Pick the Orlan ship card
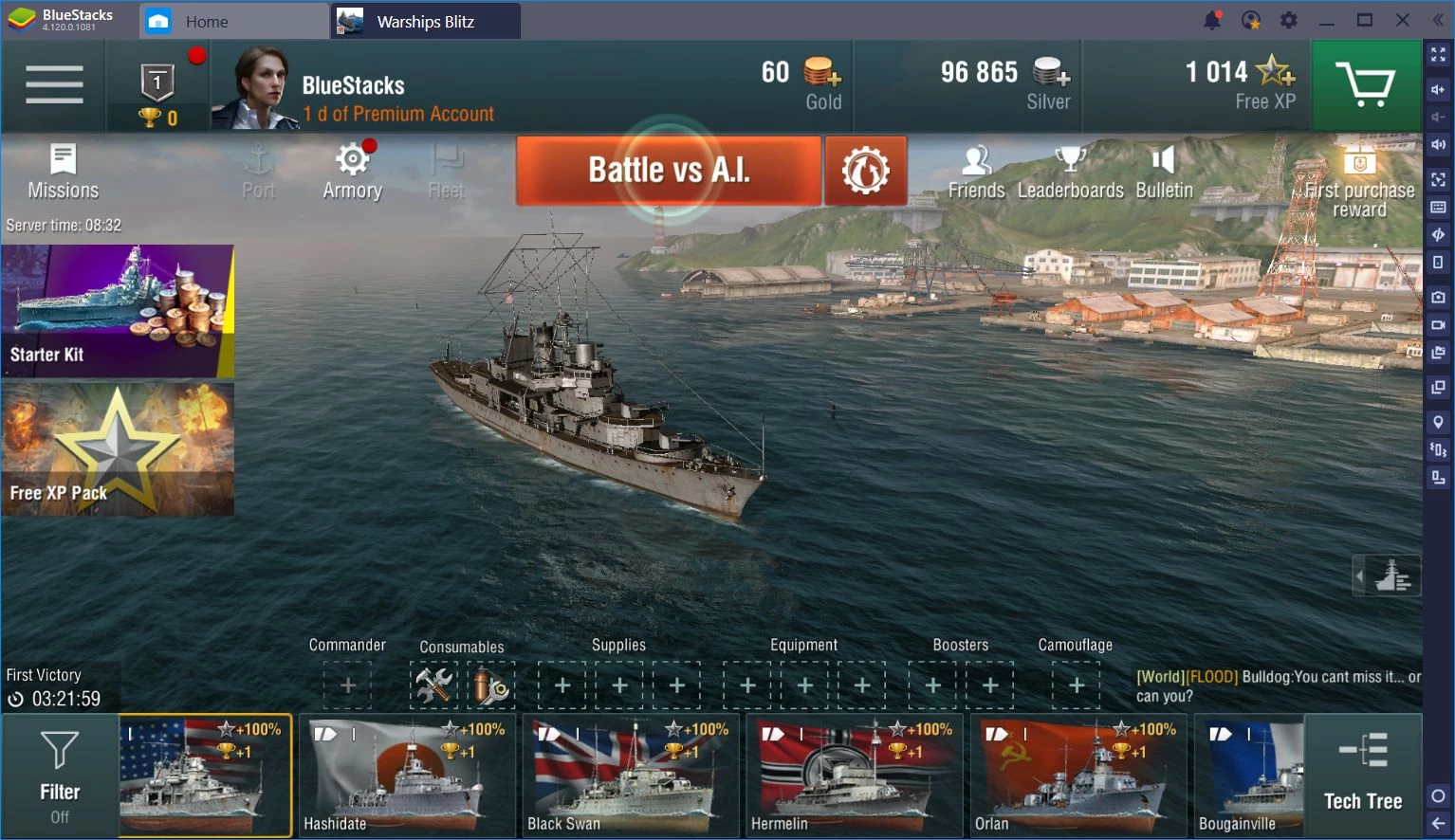The image size is (1455, 840). pyautogui.click(x=1078, y=776)
